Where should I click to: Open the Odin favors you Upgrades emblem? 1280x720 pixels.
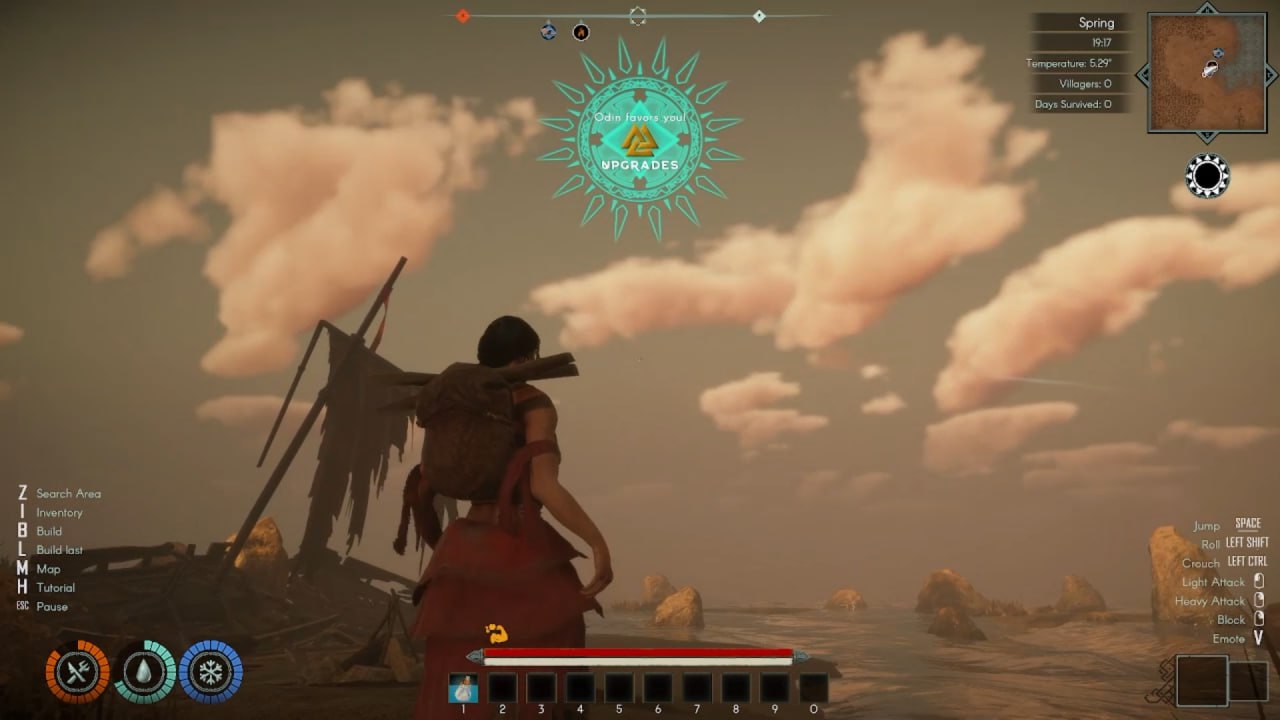[639, 139]
